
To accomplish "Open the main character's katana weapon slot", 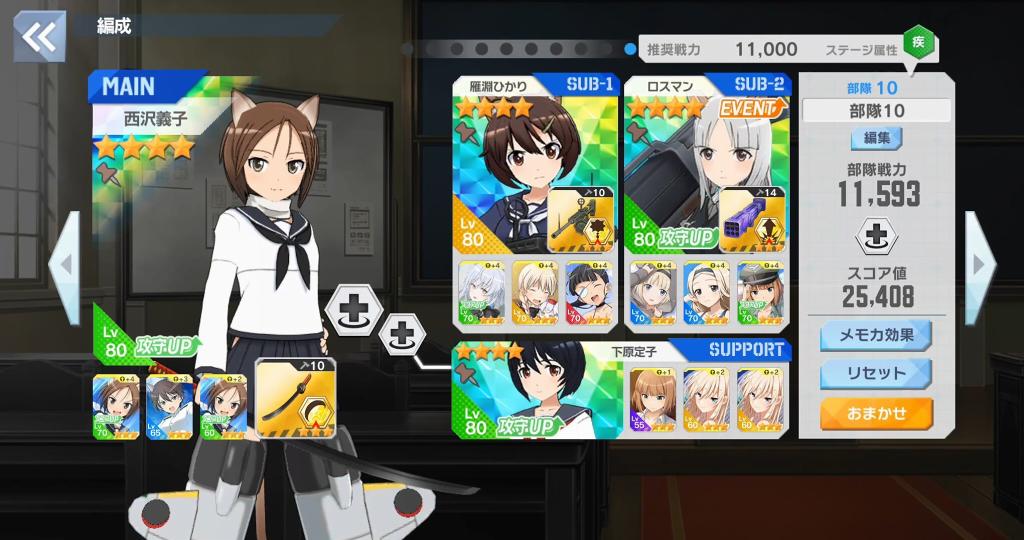I will pos(295,397).
